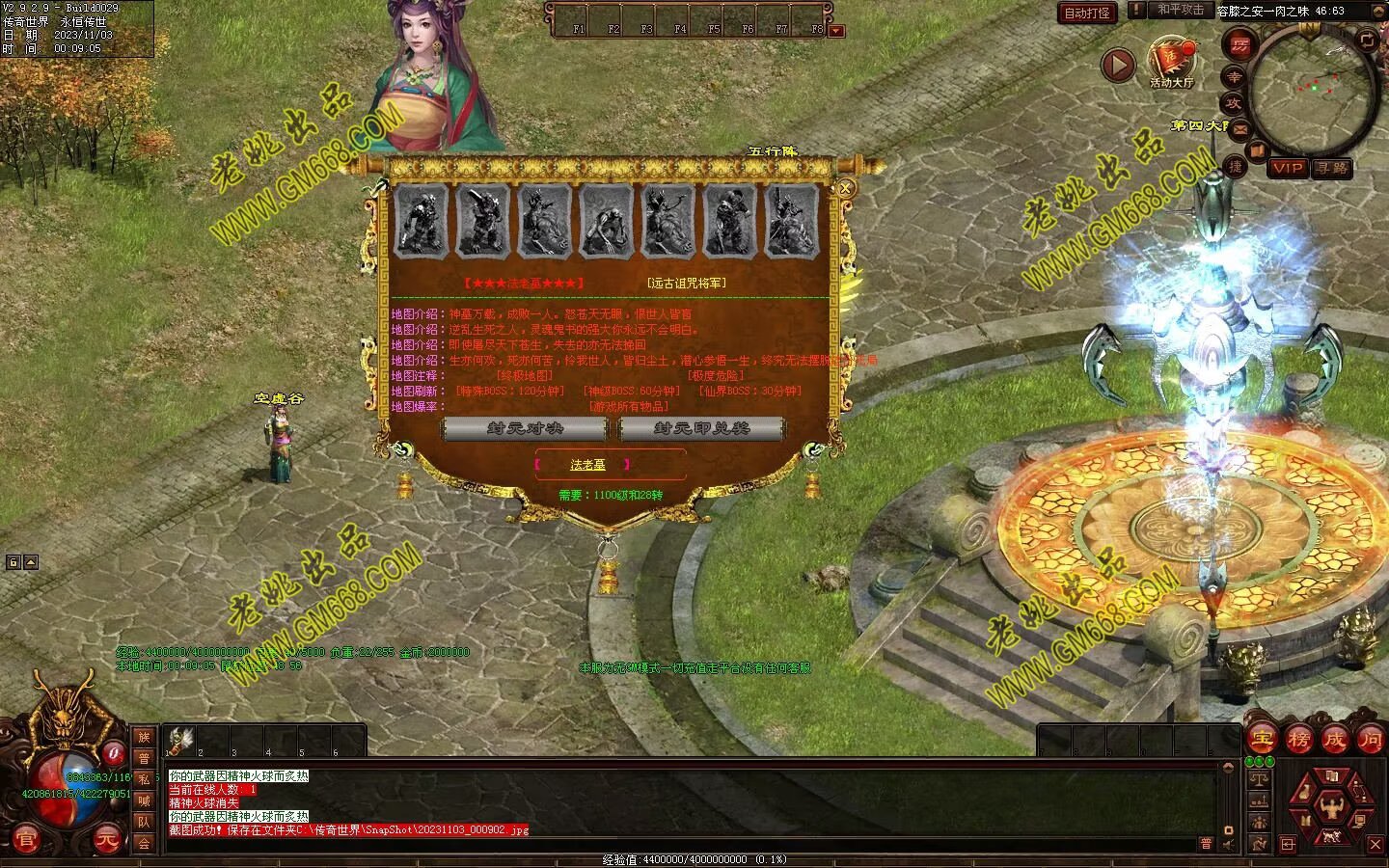
Task: Switch chat to the 队 team channel
Action: coord(144,822)
